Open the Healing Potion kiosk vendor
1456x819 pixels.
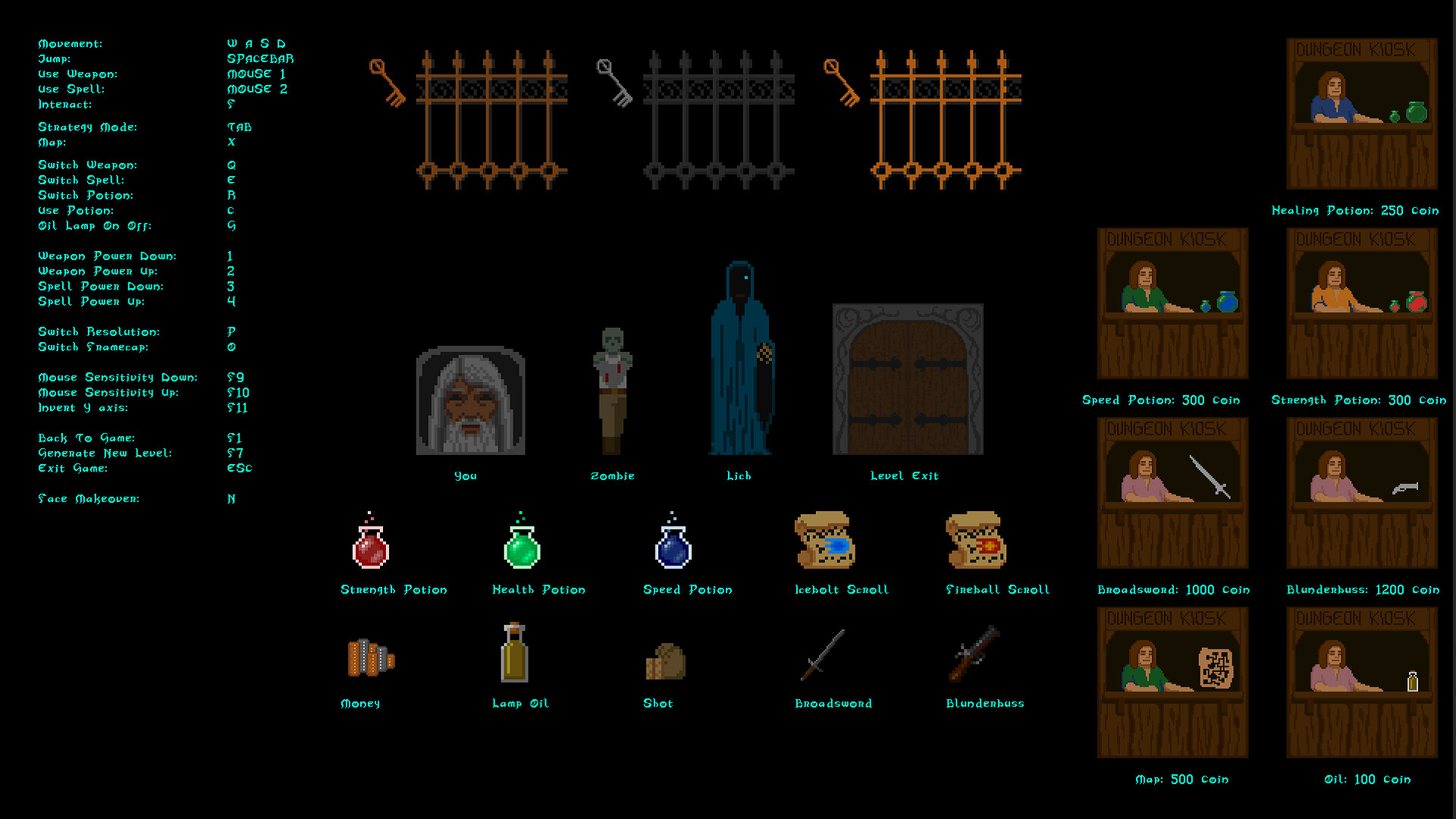[1361, 114]
